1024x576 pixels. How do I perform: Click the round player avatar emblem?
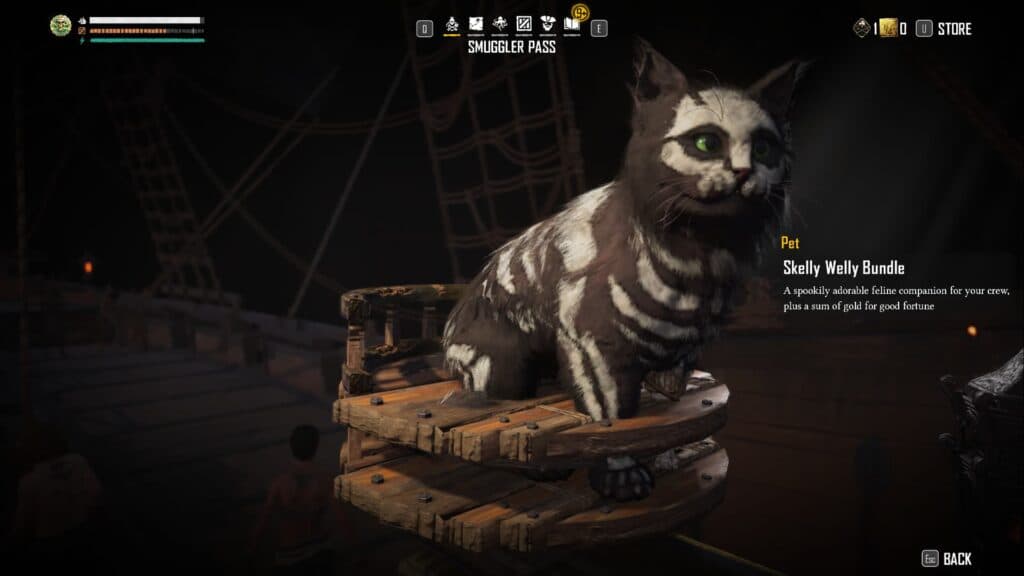pos(60,26)
